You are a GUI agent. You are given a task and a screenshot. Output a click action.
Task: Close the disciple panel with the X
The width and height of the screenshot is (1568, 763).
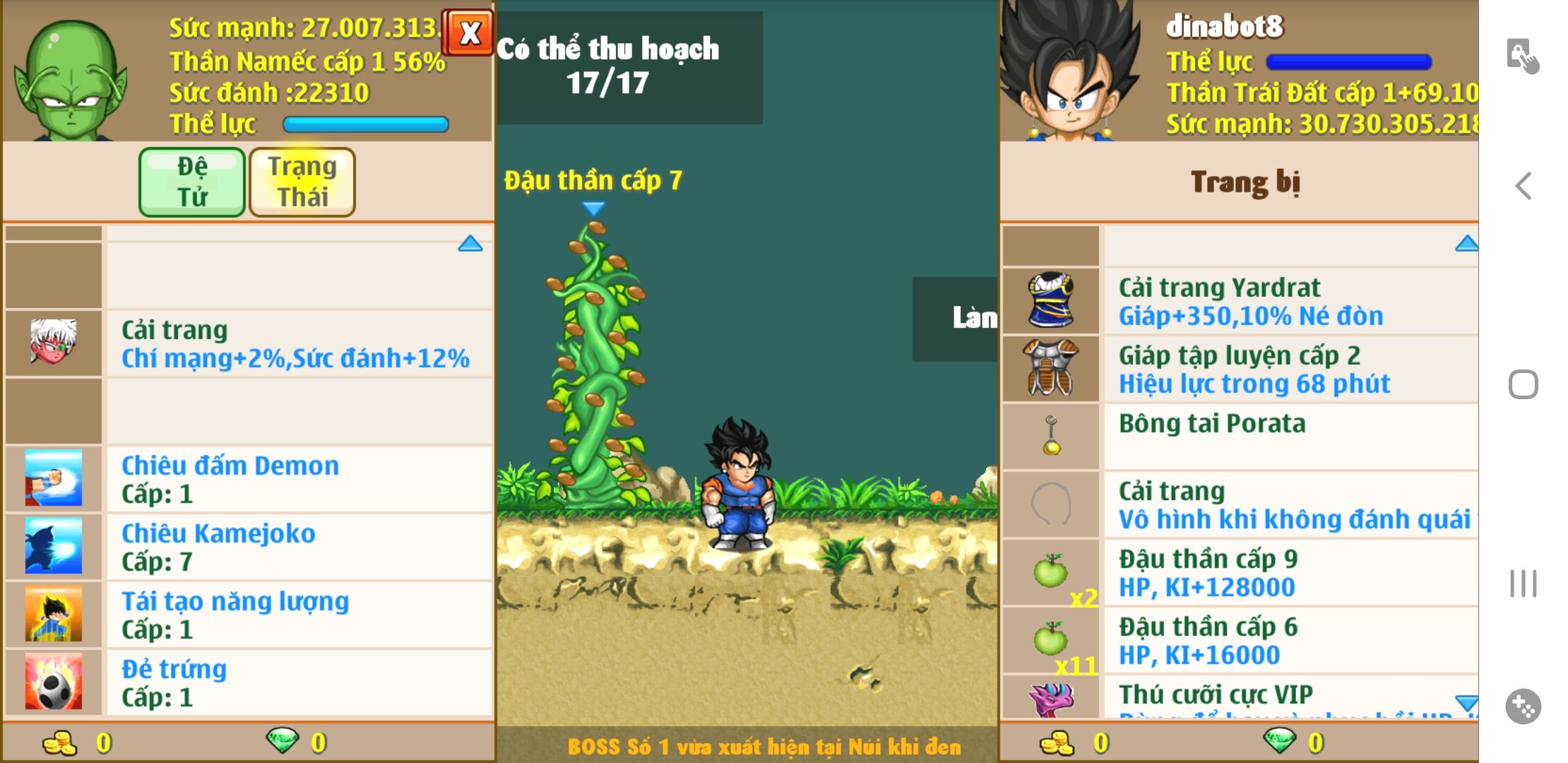pyautogui.click(x=469, y=32)
